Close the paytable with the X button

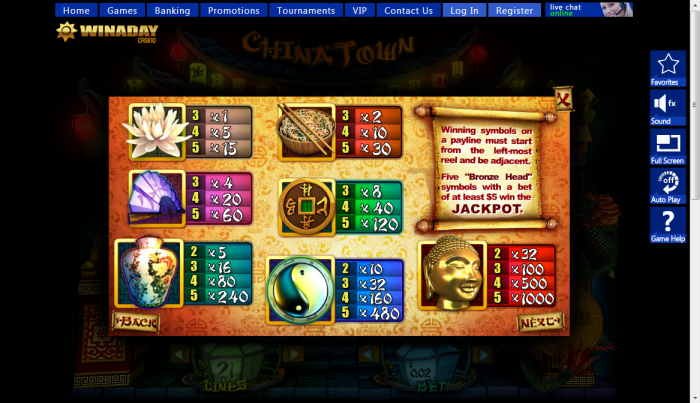click(x=564, y=99)
